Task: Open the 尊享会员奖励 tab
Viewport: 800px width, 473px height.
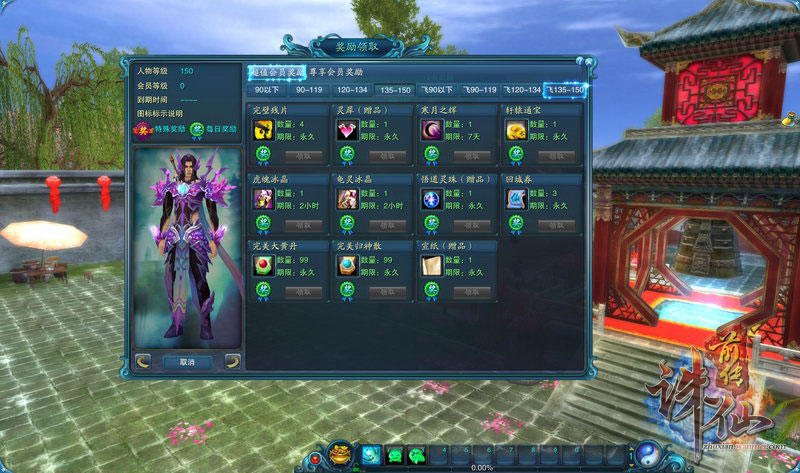Action: tap(336, 72)
